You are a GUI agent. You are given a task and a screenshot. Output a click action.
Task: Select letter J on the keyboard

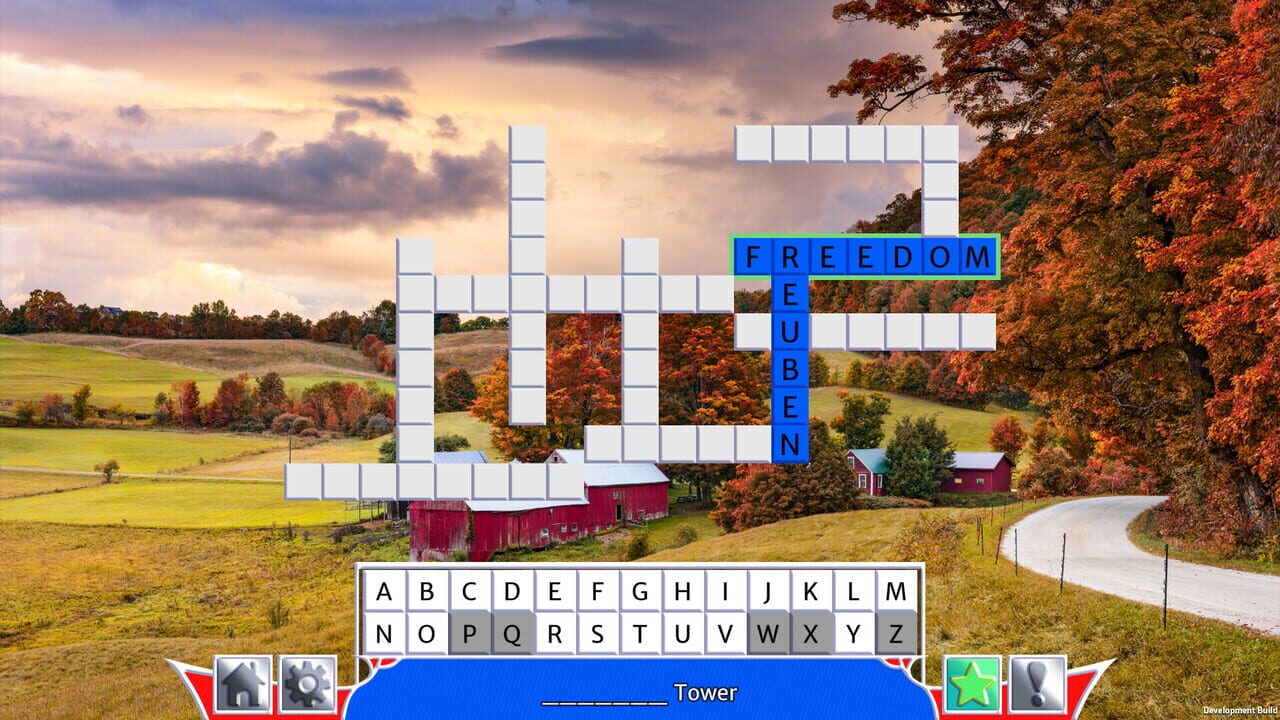point(768,592)
